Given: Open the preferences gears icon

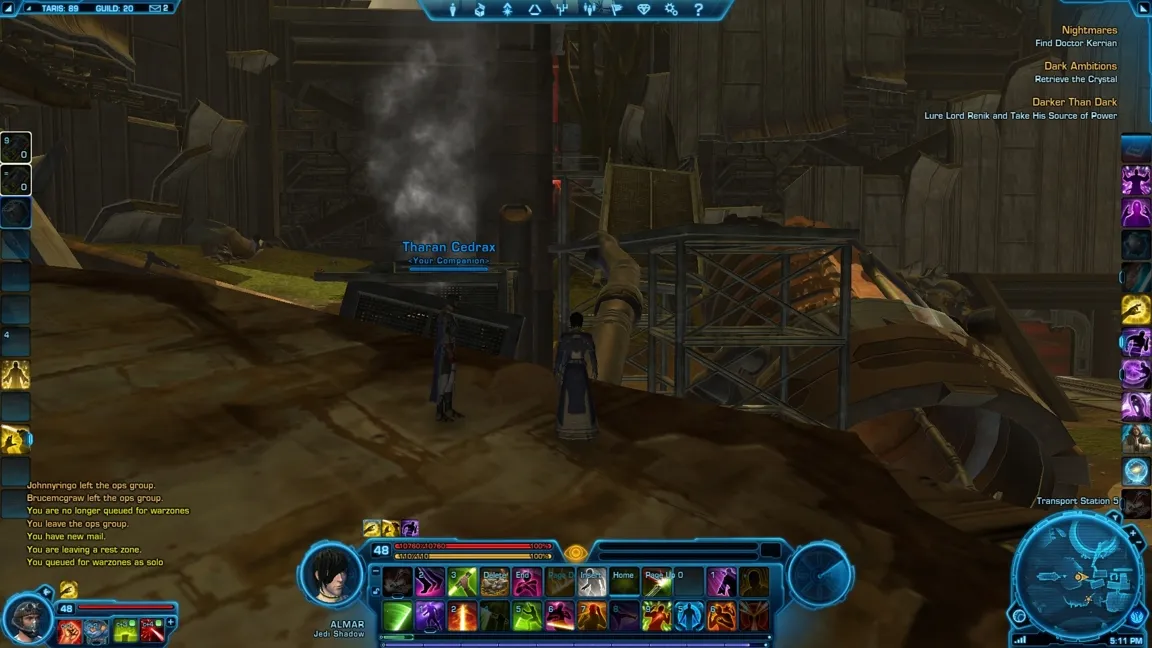Looking at the screenshot, I should 671,10.
